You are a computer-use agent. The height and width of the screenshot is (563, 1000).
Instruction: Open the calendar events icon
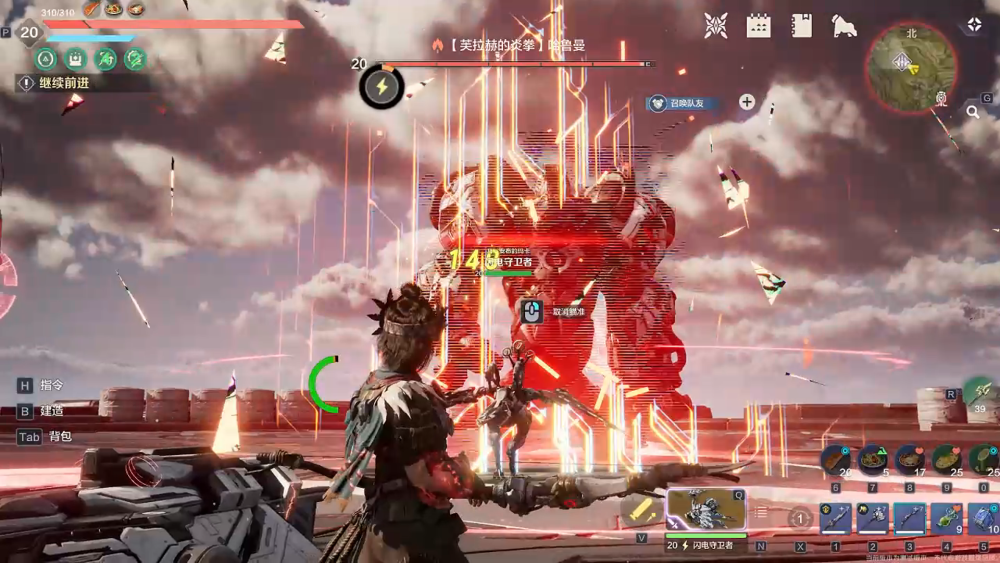(x=759, y=26)
